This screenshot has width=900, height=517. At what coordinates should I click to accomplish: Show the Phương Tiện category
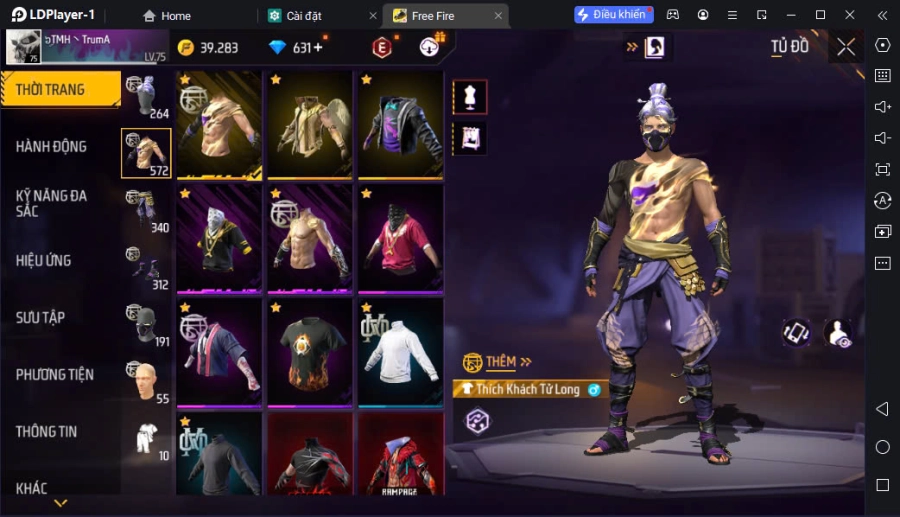click(x=55, y=374)
